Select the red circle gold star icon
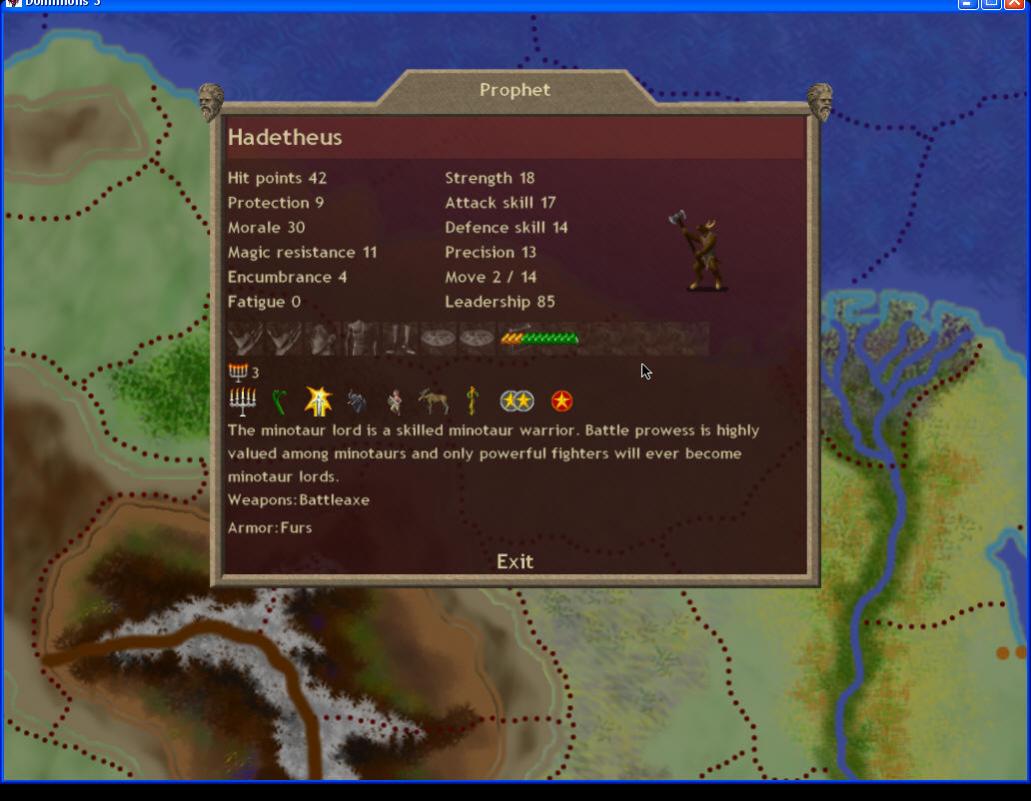 point(562,402)
